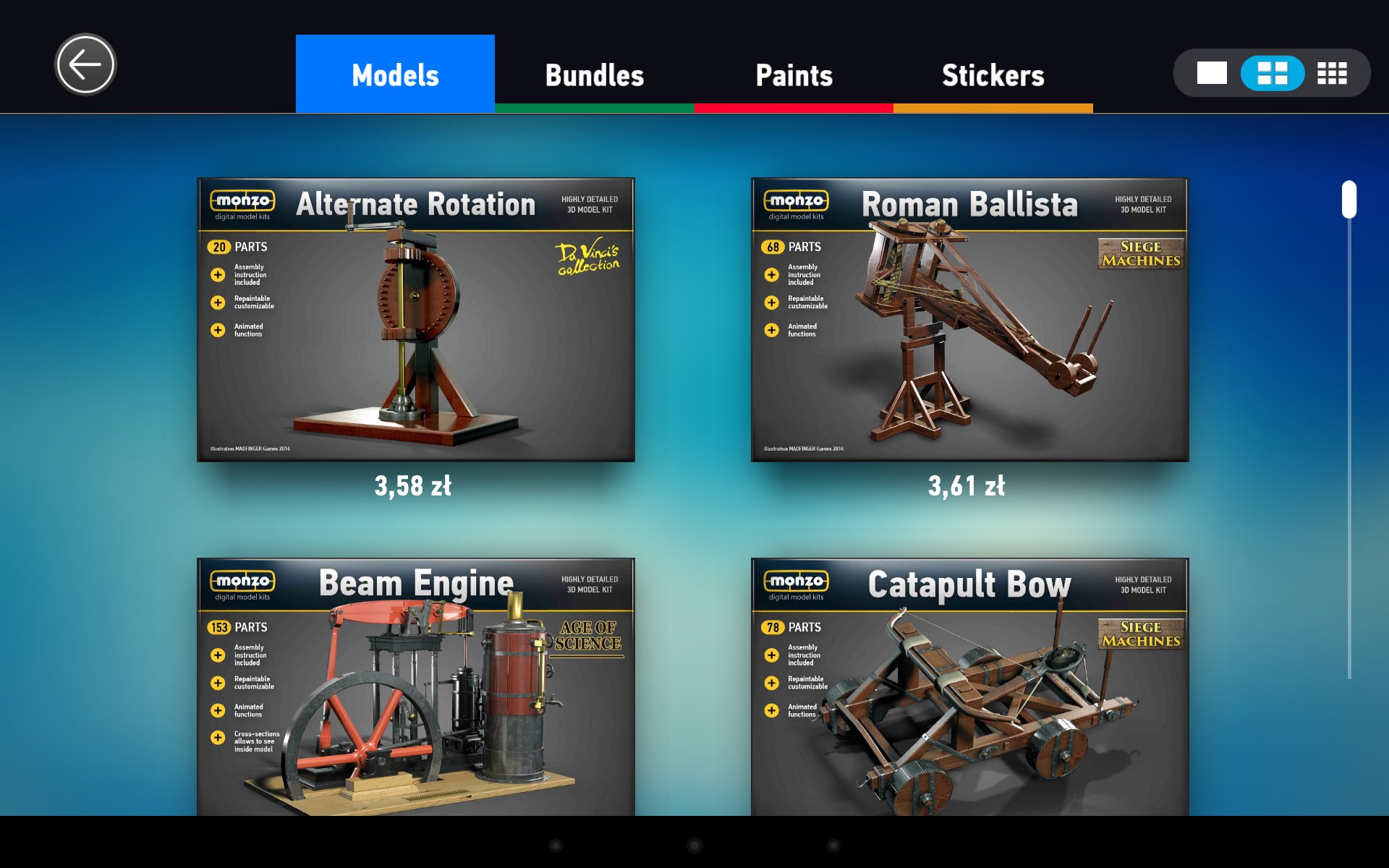
Task: Show the Paints tab
Action: [794, 75]
